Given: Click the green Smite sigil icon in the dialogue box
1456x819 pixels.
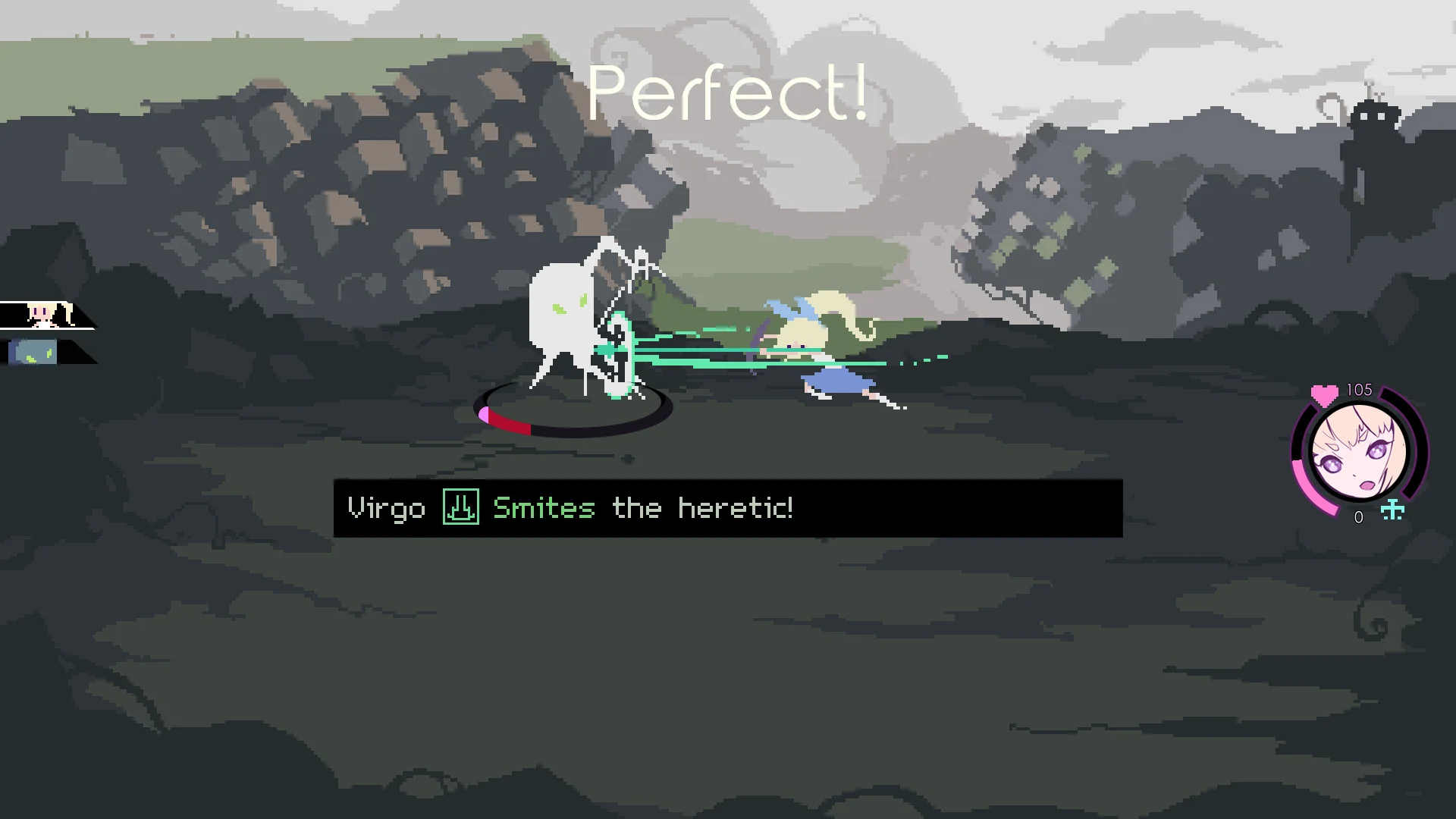Looking at the screenshot, I should point(462,508).
